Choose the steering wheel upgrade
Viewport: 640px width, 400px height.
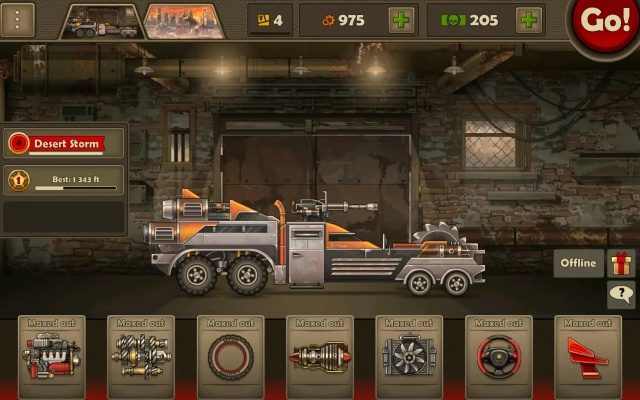pos(499,354)
